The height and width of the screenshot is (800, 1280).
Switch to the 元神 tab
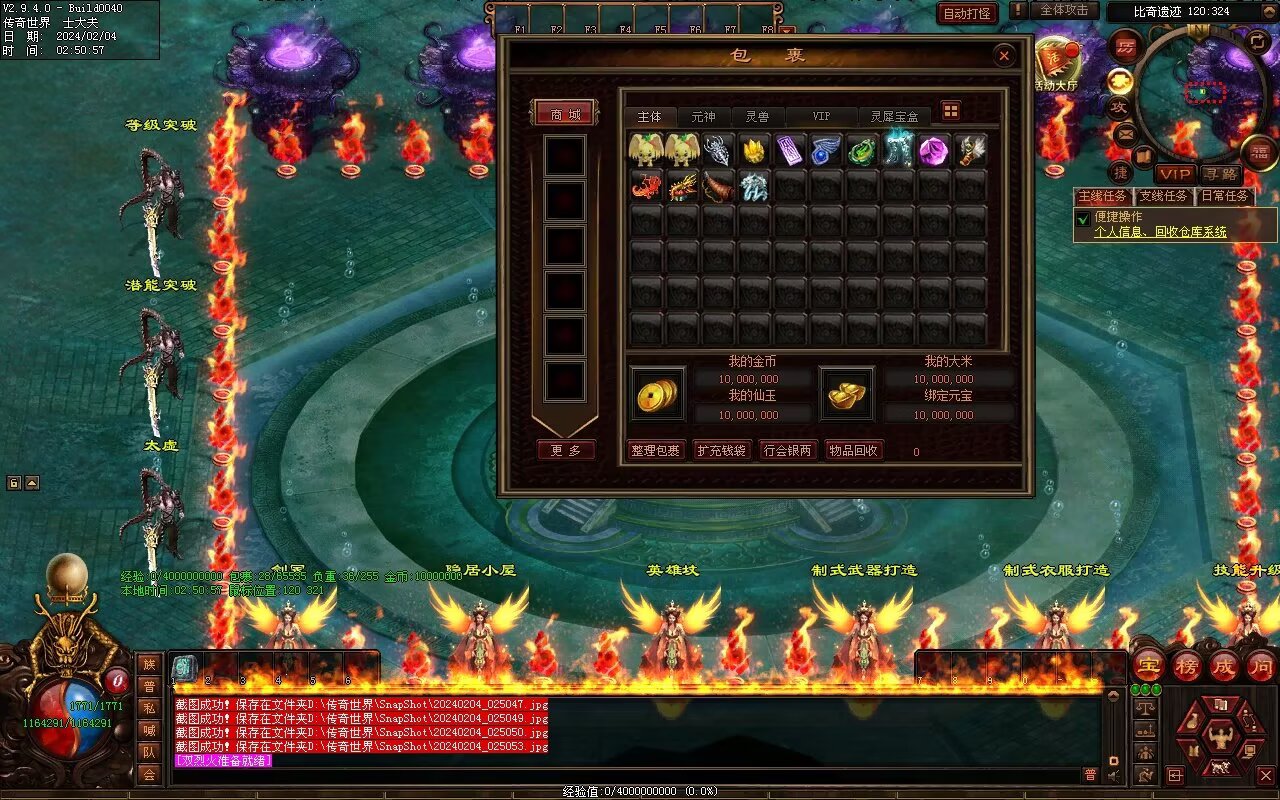click(x=703, y=117)
